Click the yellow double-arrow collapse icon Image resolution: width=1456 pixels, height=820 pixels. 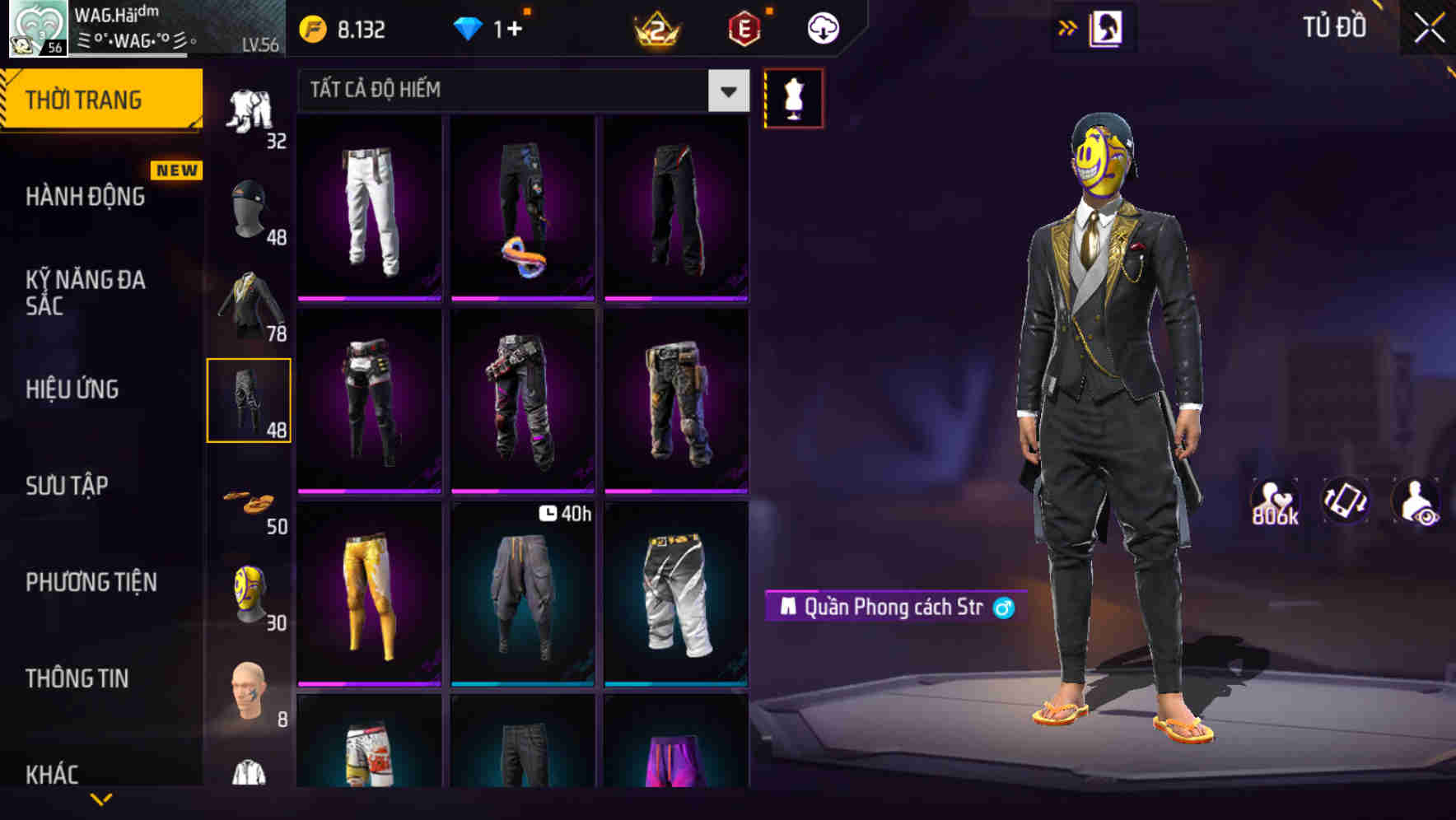[x=1068, y=26]
